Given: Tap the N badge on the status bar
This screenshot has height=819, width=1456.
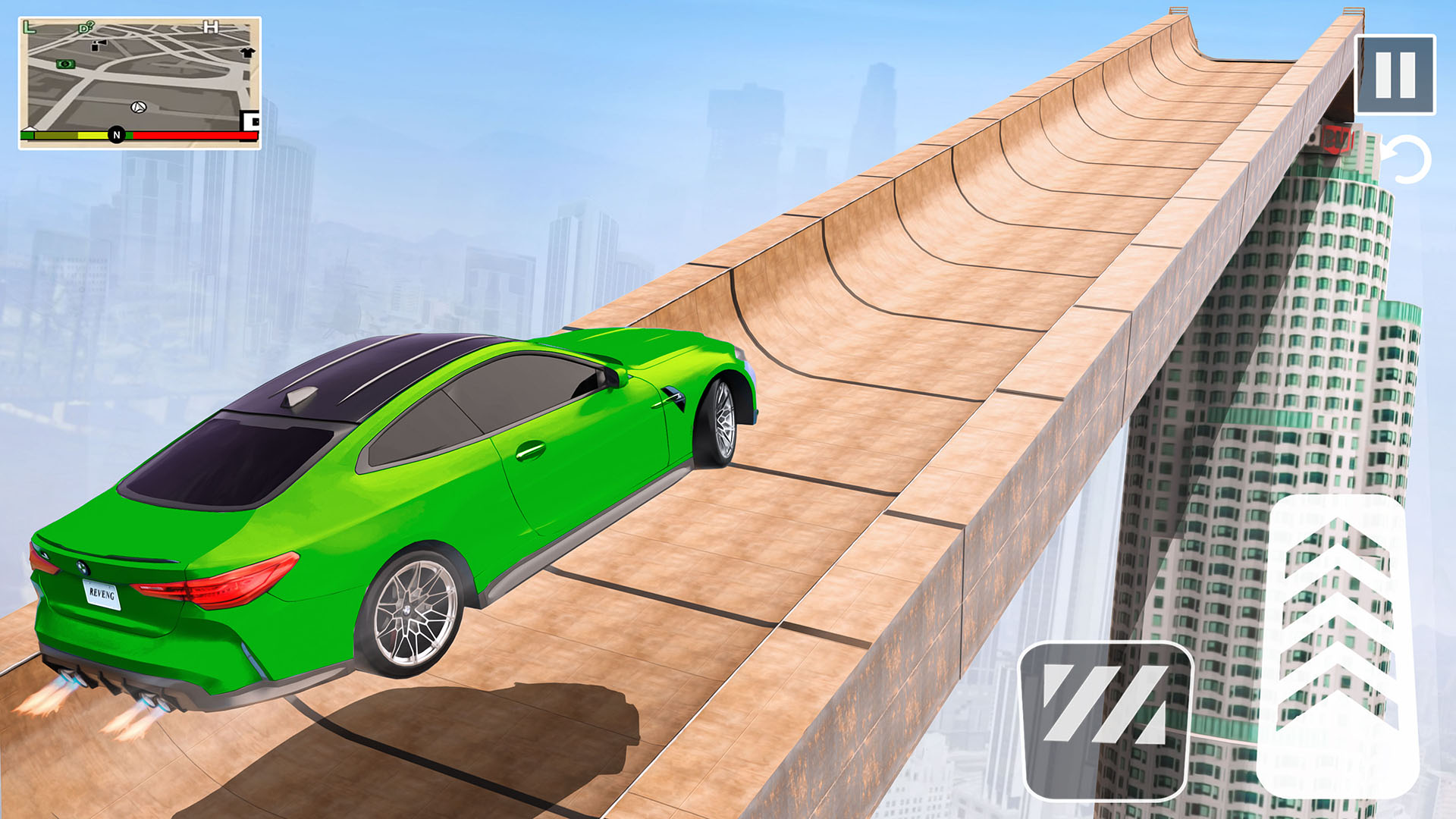Looking at the screenshot, I should 117,133.
